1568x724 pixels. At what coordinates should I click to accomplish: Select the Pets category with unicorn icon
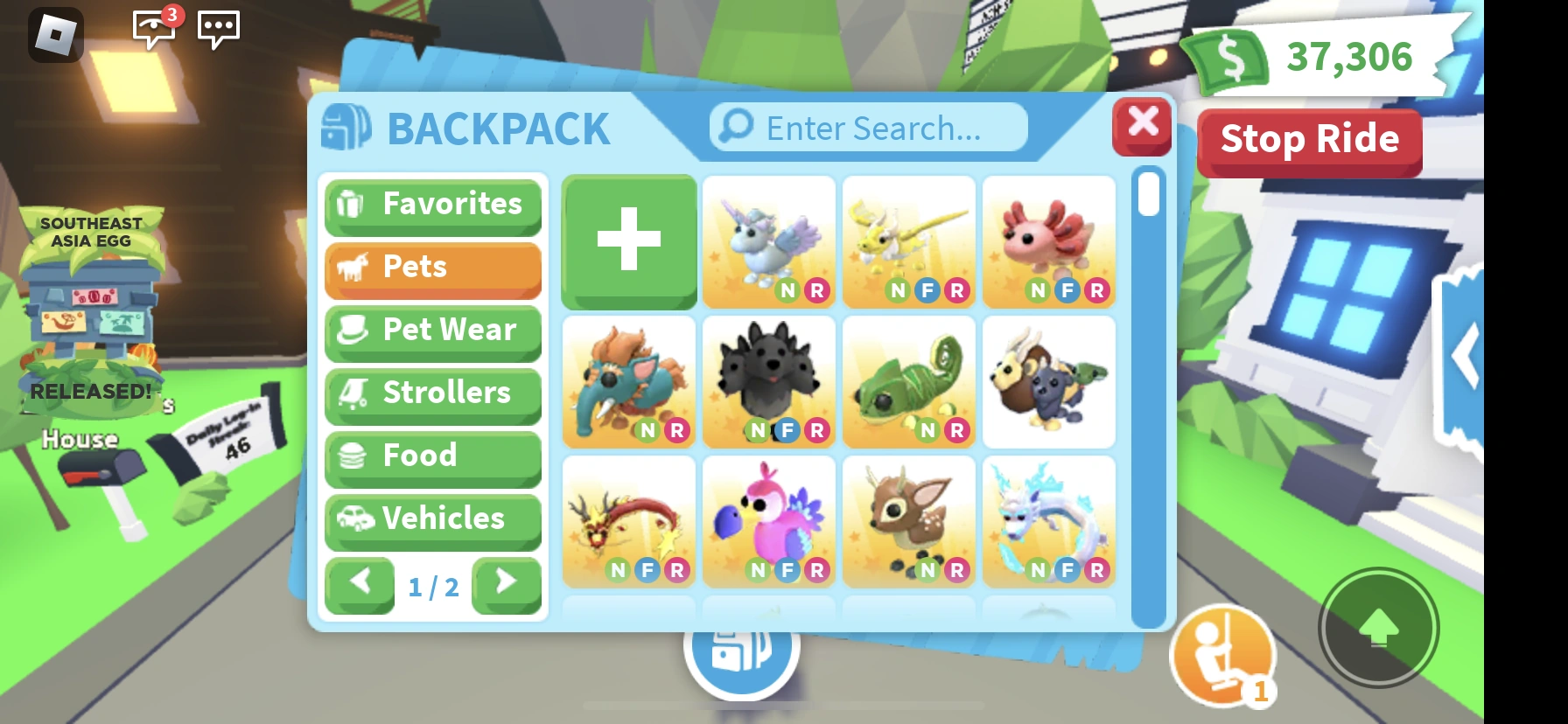[x=432, y=268]
